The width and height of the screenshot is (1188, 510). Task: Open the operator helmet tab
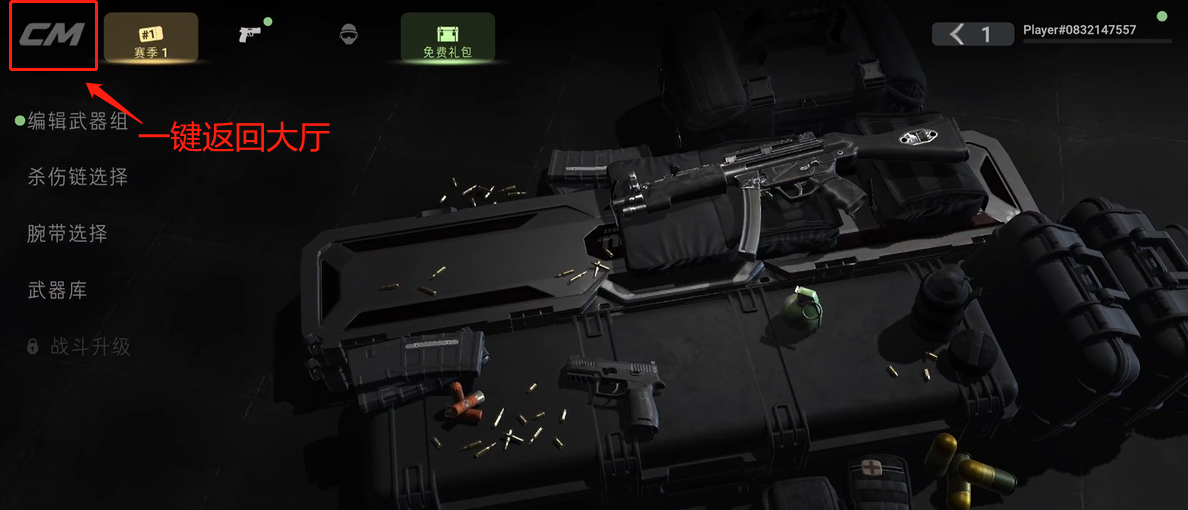(x=348, y=35)
